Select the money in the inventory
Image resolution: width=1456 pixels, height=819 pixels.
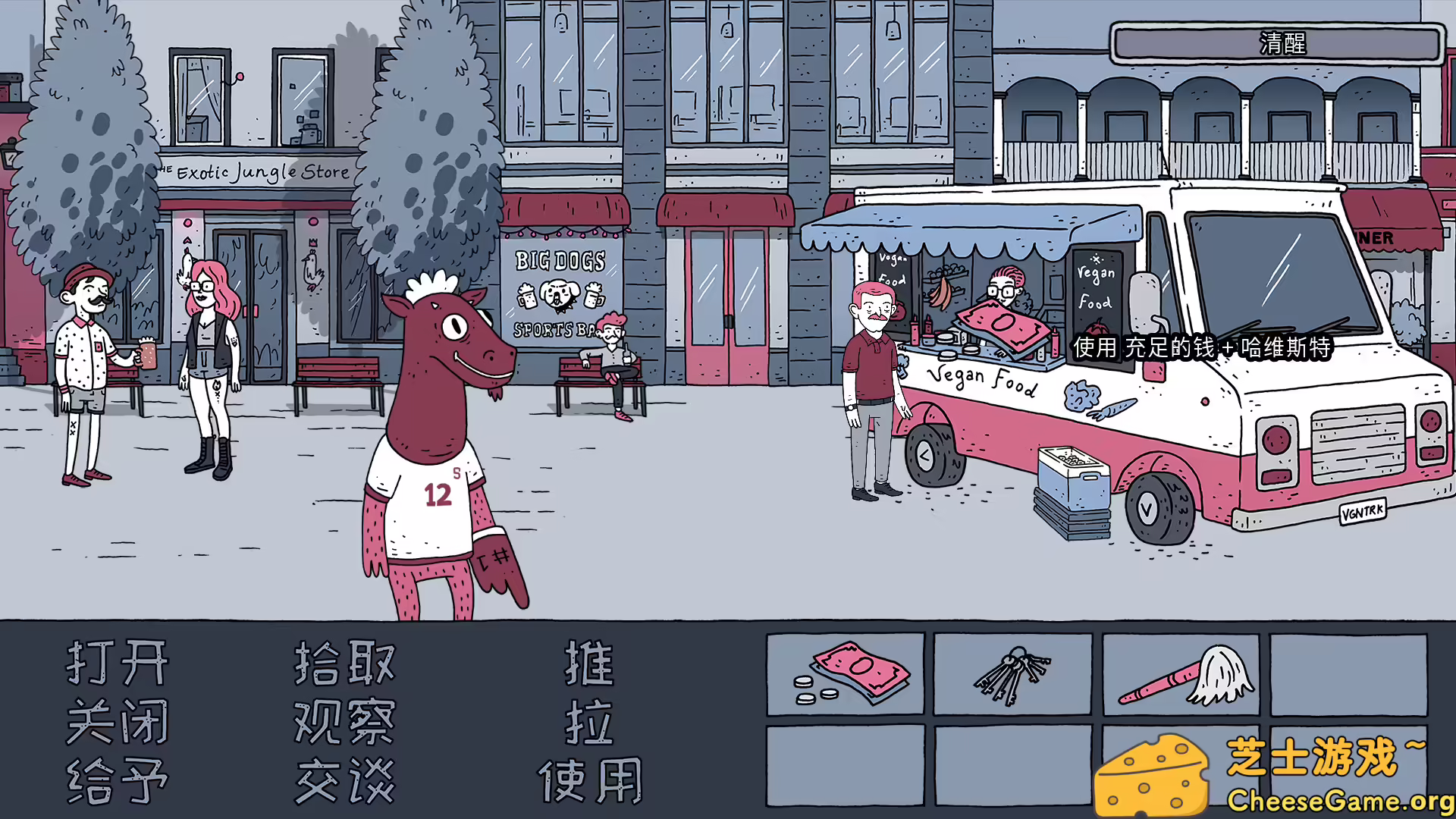click(846, 675)
